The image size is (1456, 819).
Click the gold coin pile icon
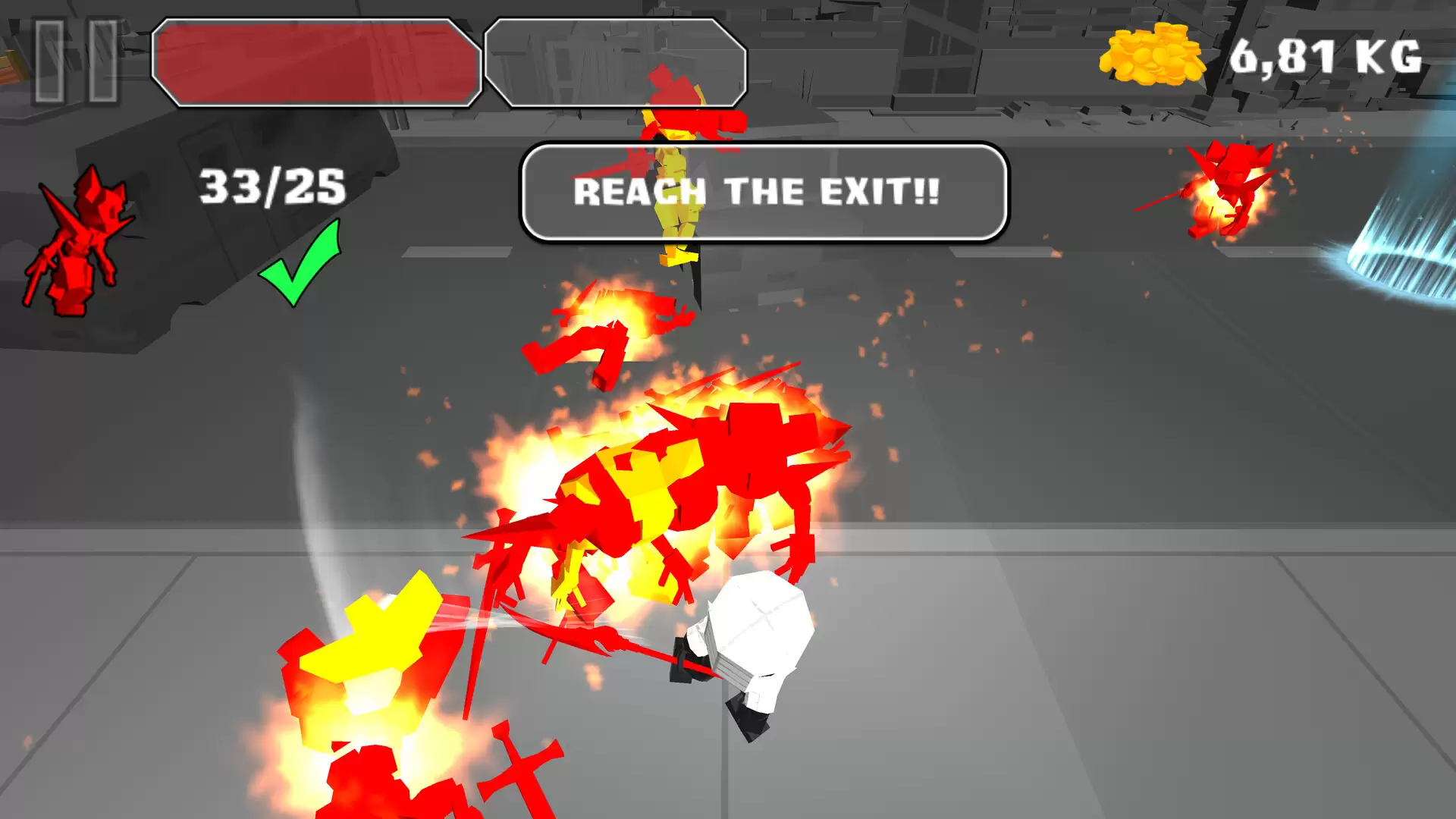tap(1151, 53)
